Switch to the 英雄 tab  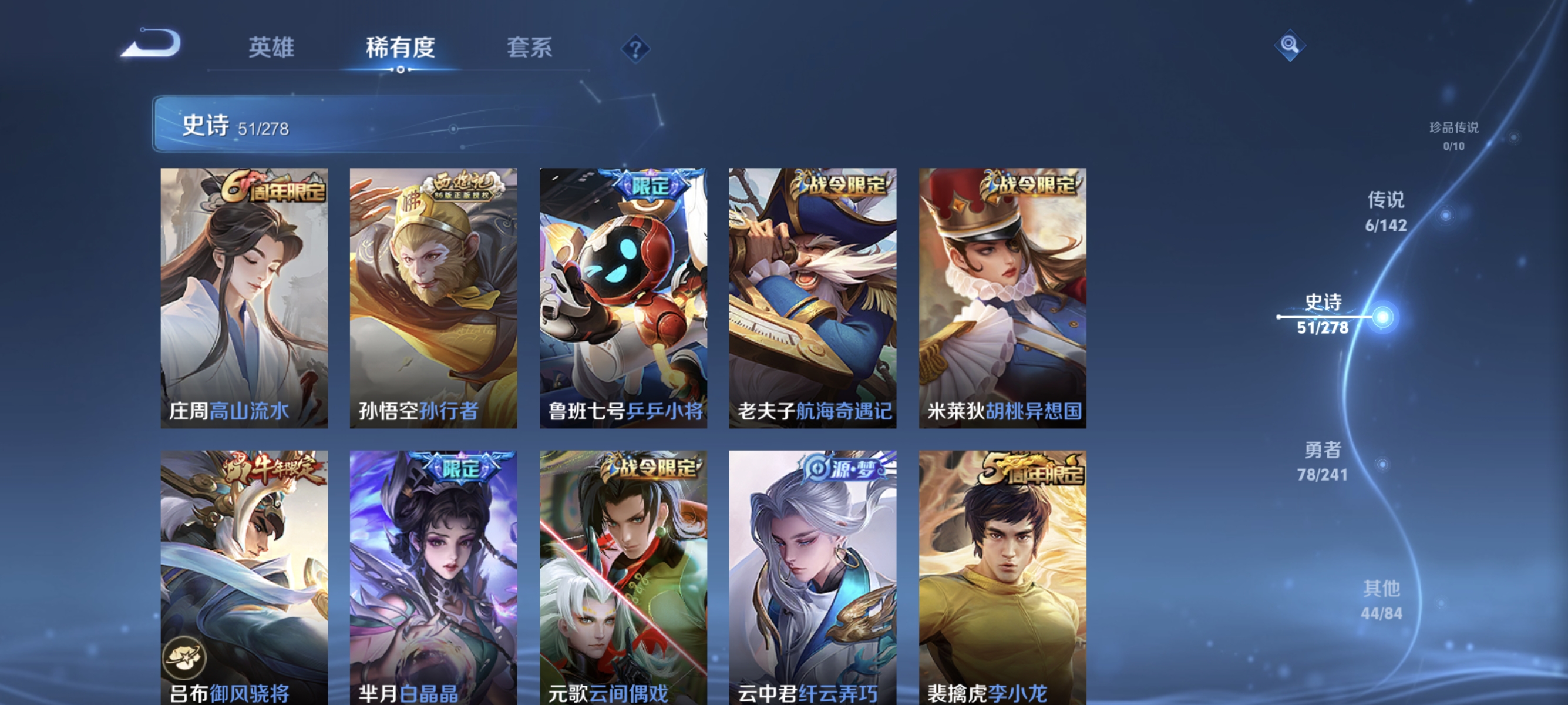click(x=271, y=48)
